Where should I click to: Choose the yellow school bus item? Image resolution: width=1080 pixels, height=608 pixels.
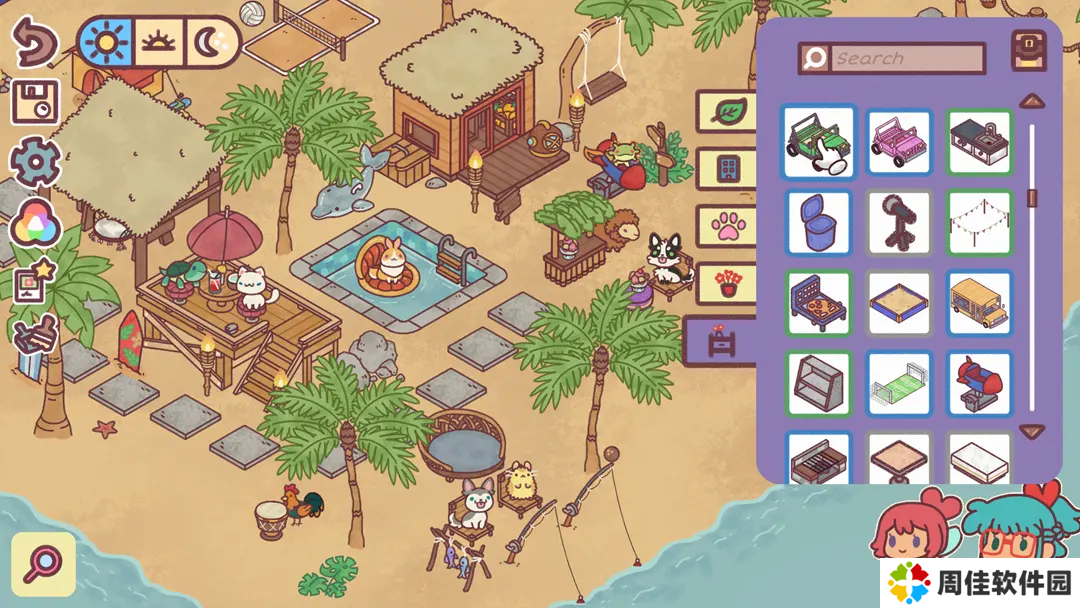[980, 303]
